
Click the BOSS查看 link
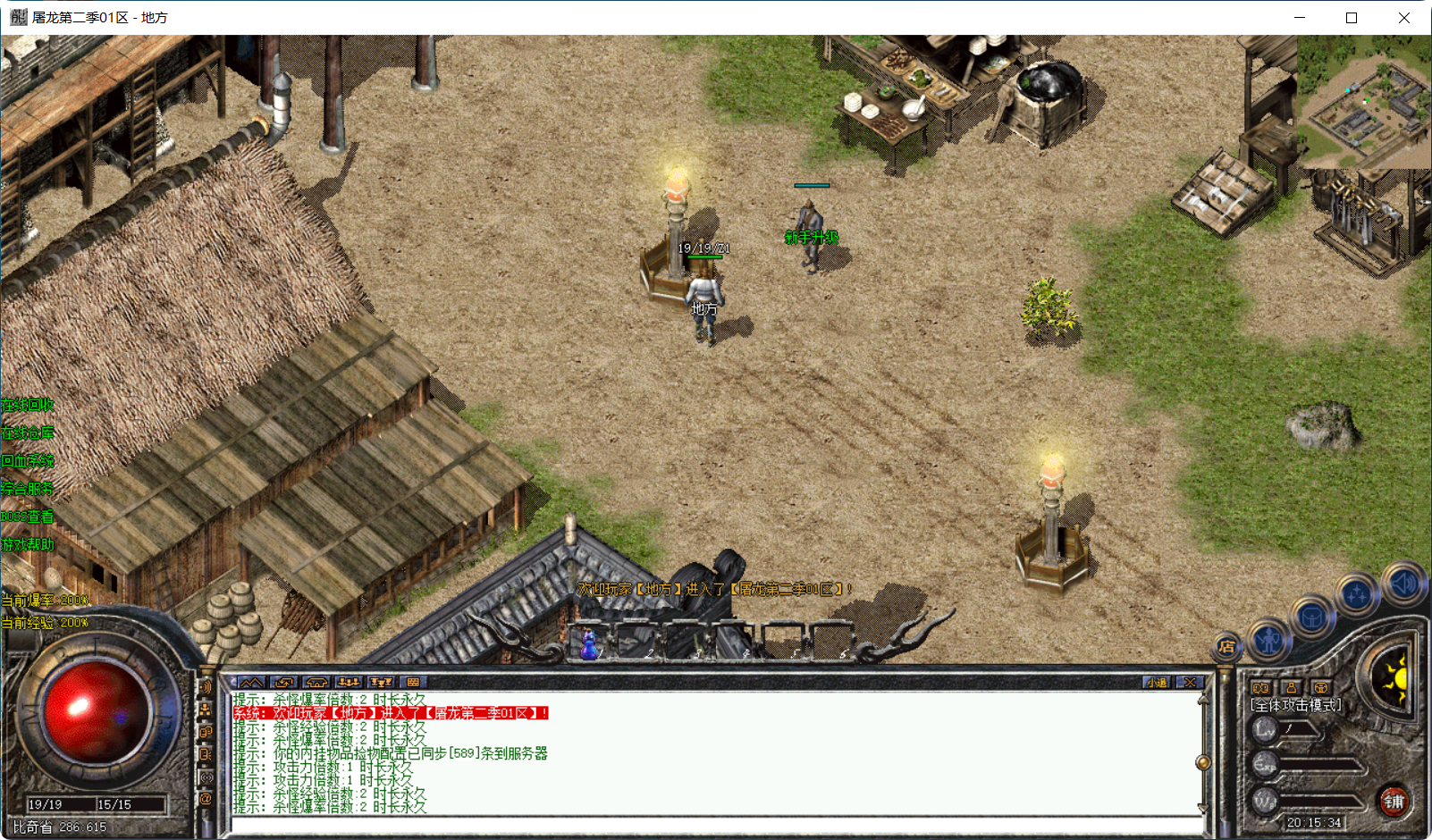(26, 516)
